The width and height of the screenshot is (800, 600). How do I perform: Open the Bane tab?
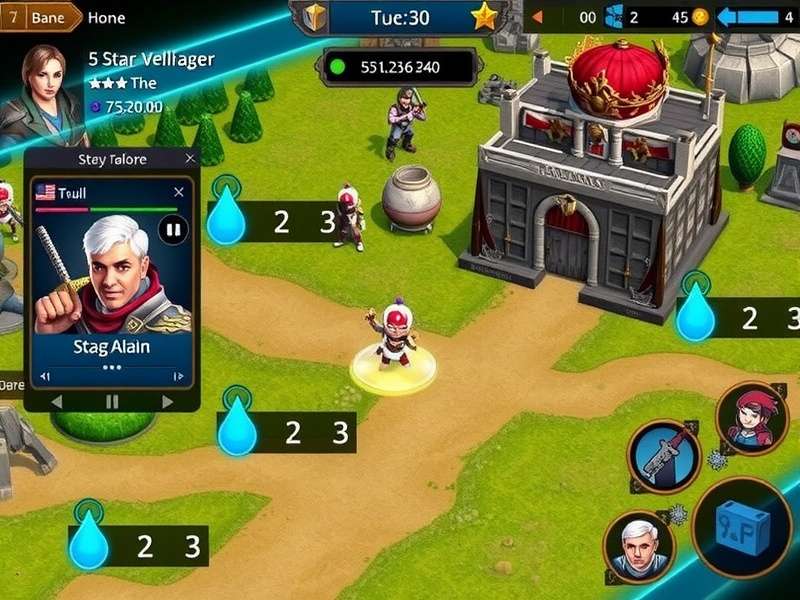pyautogui.click(x=40, y=17)
